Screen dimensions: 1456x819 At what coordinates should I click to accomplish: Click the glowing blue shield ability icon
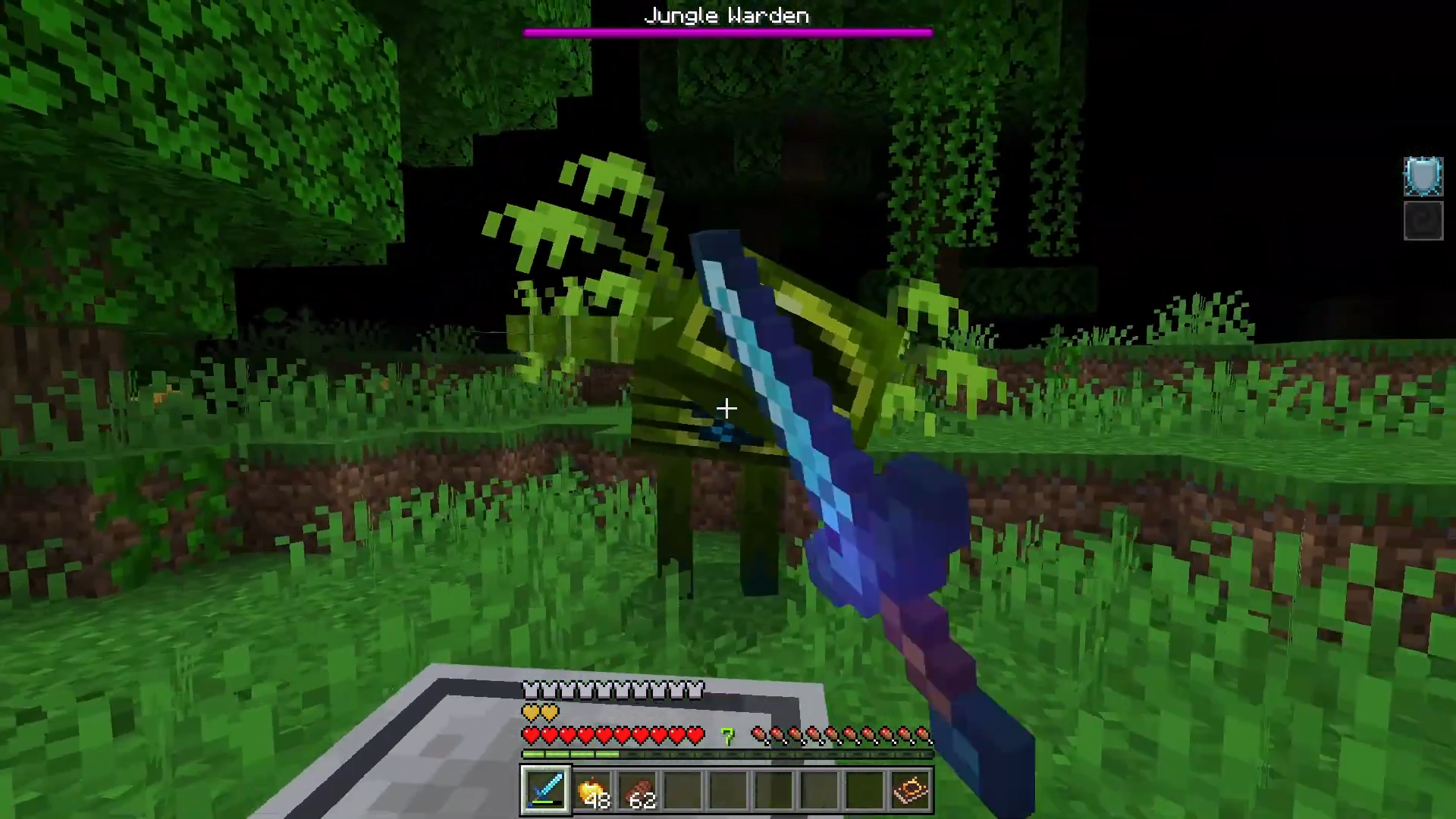[1423, 177]
